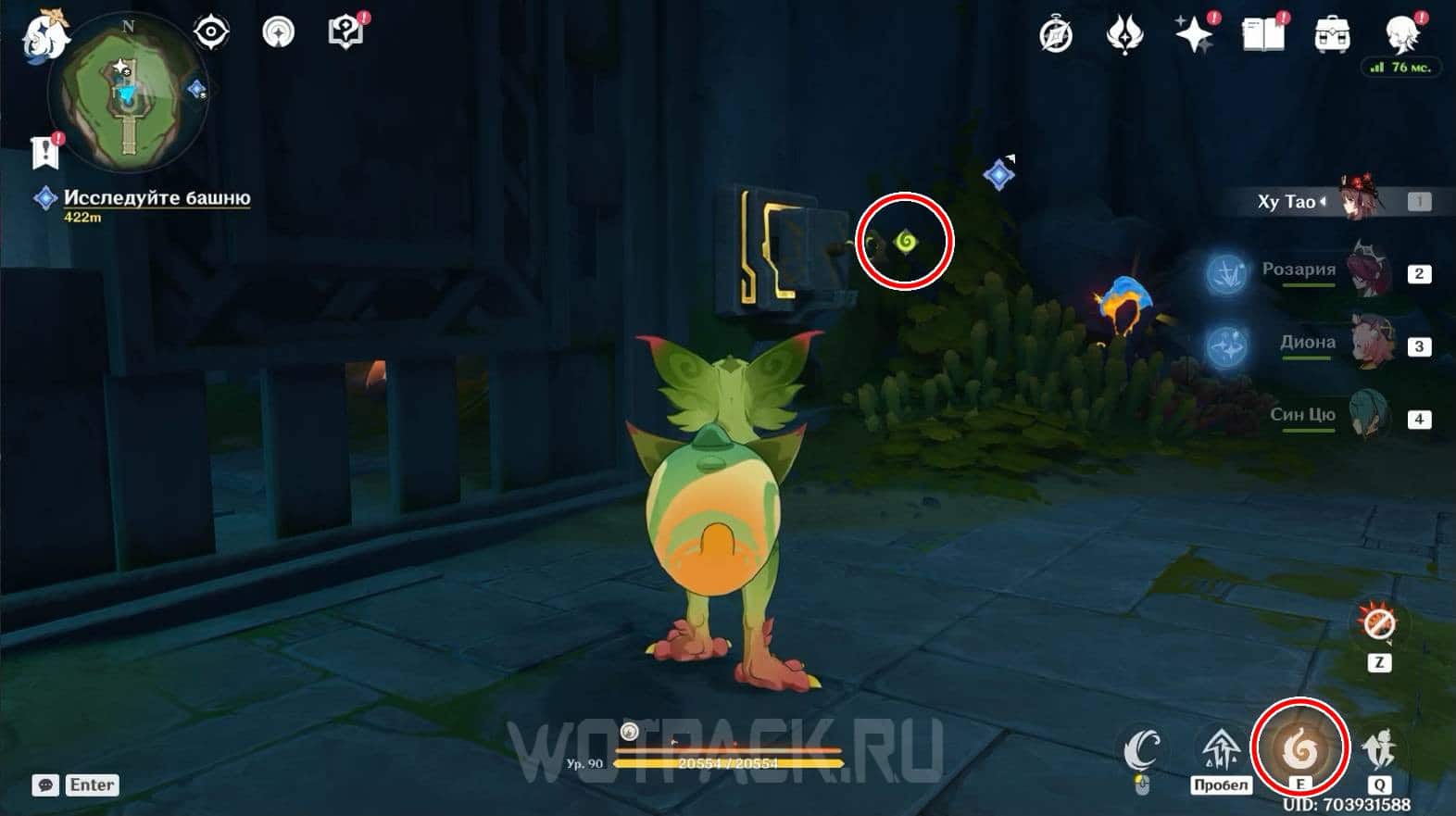1456x816 pixels.
Task: Open the chat box speech bubble
Action: click(x=45, y=785)
